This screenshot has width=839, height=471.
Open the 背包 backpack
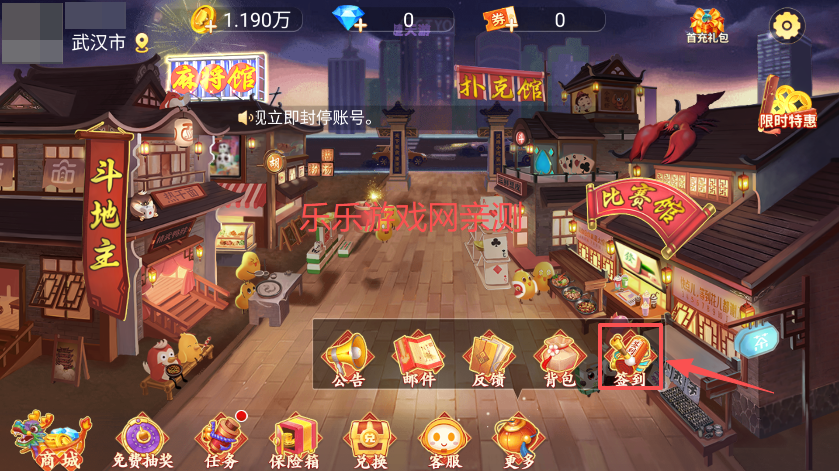558,358
